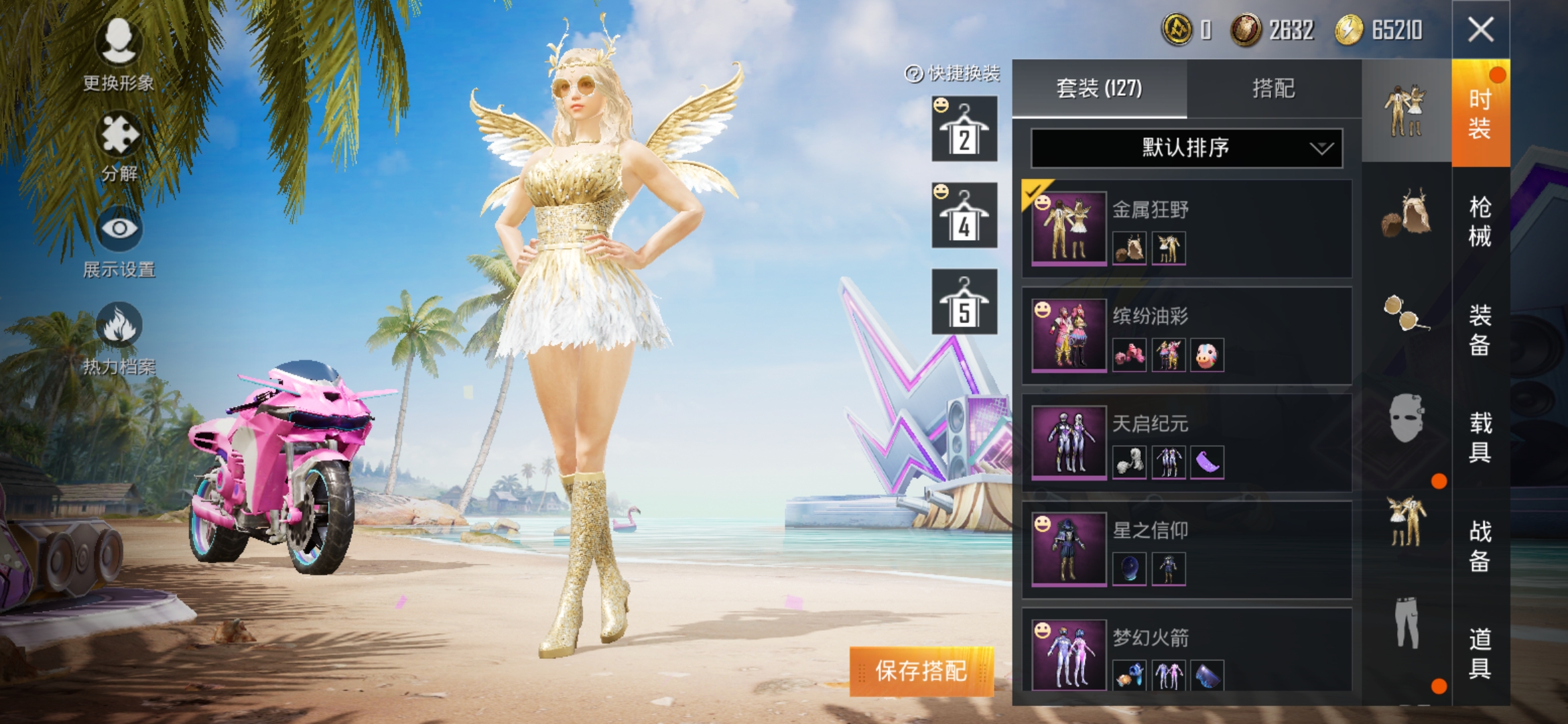
Task: Open the 载具 (vehicles) category
Action: point(1480,438)
